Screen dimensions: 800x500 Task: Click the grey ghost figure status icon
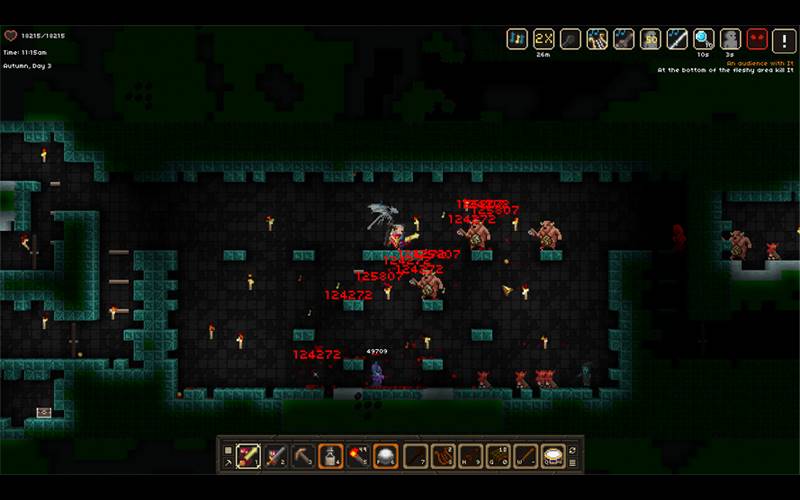click(731, 38)
